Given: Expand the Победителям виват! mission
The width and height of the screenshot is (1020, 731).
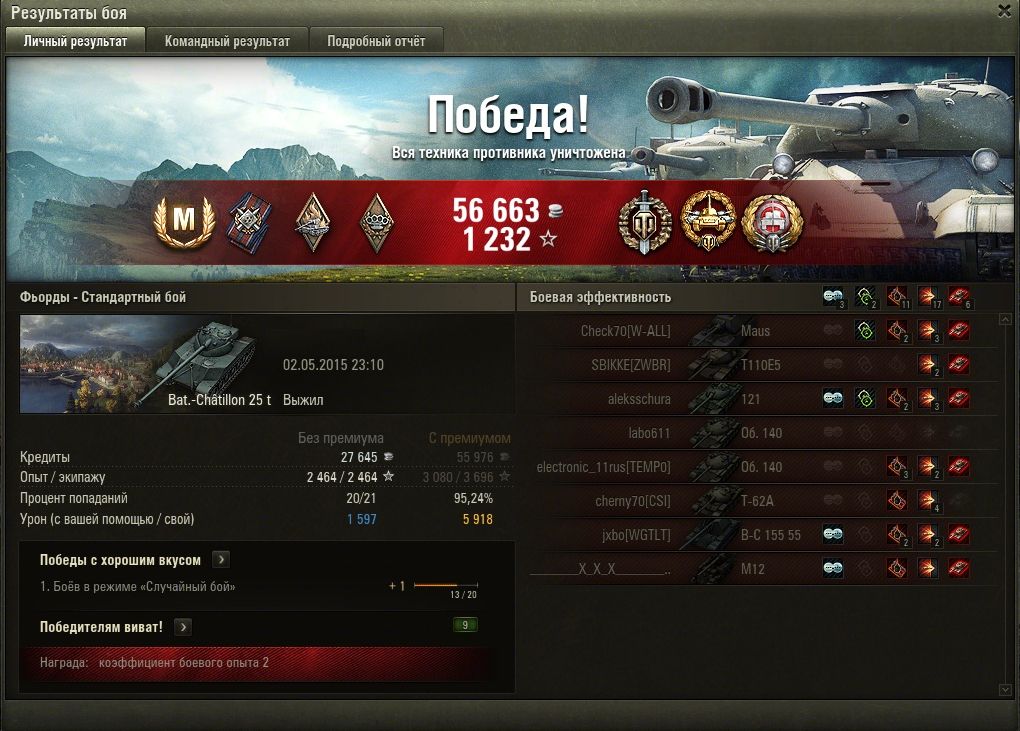Looking at the screenshot, I should tap(182, 627).
